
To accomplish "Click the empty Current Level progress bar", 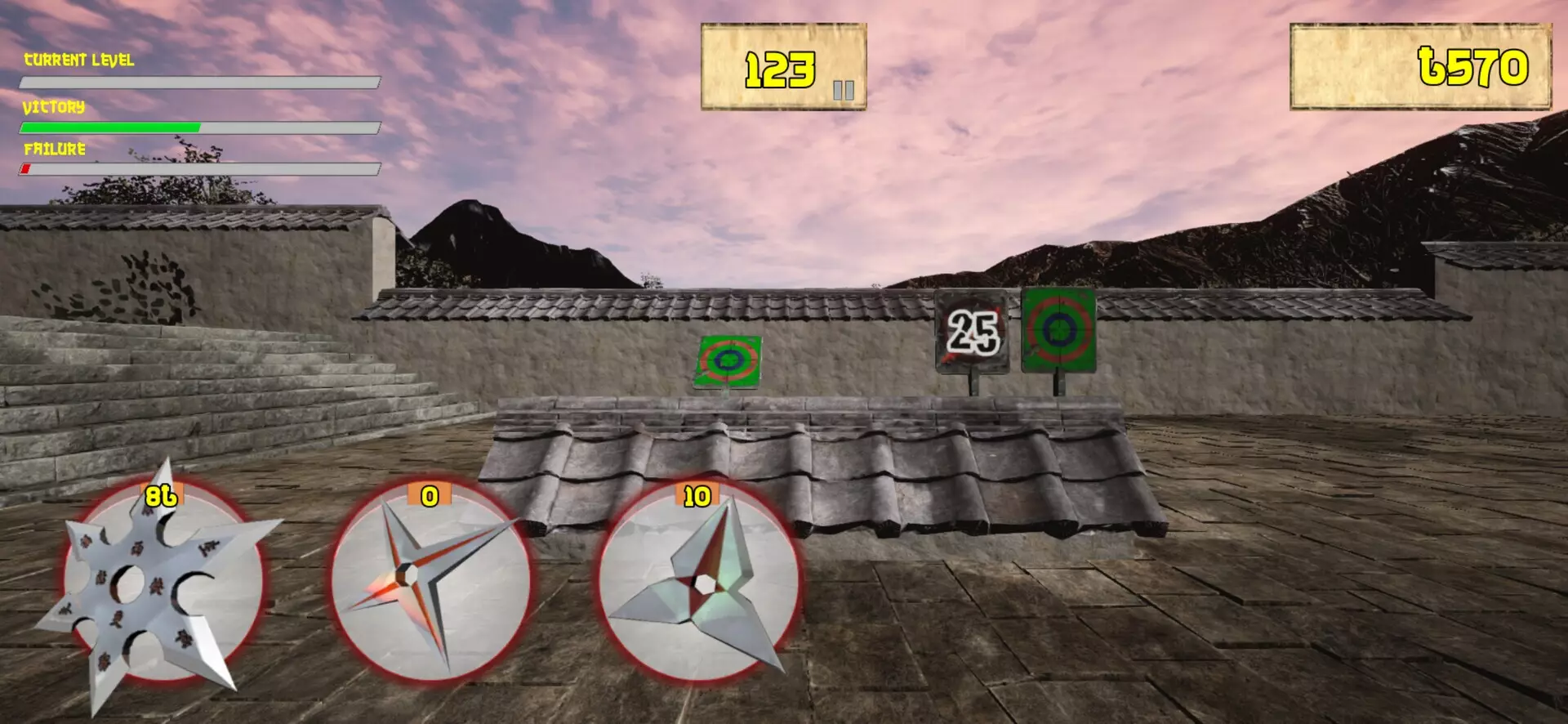I will click(x=200, y=81).
